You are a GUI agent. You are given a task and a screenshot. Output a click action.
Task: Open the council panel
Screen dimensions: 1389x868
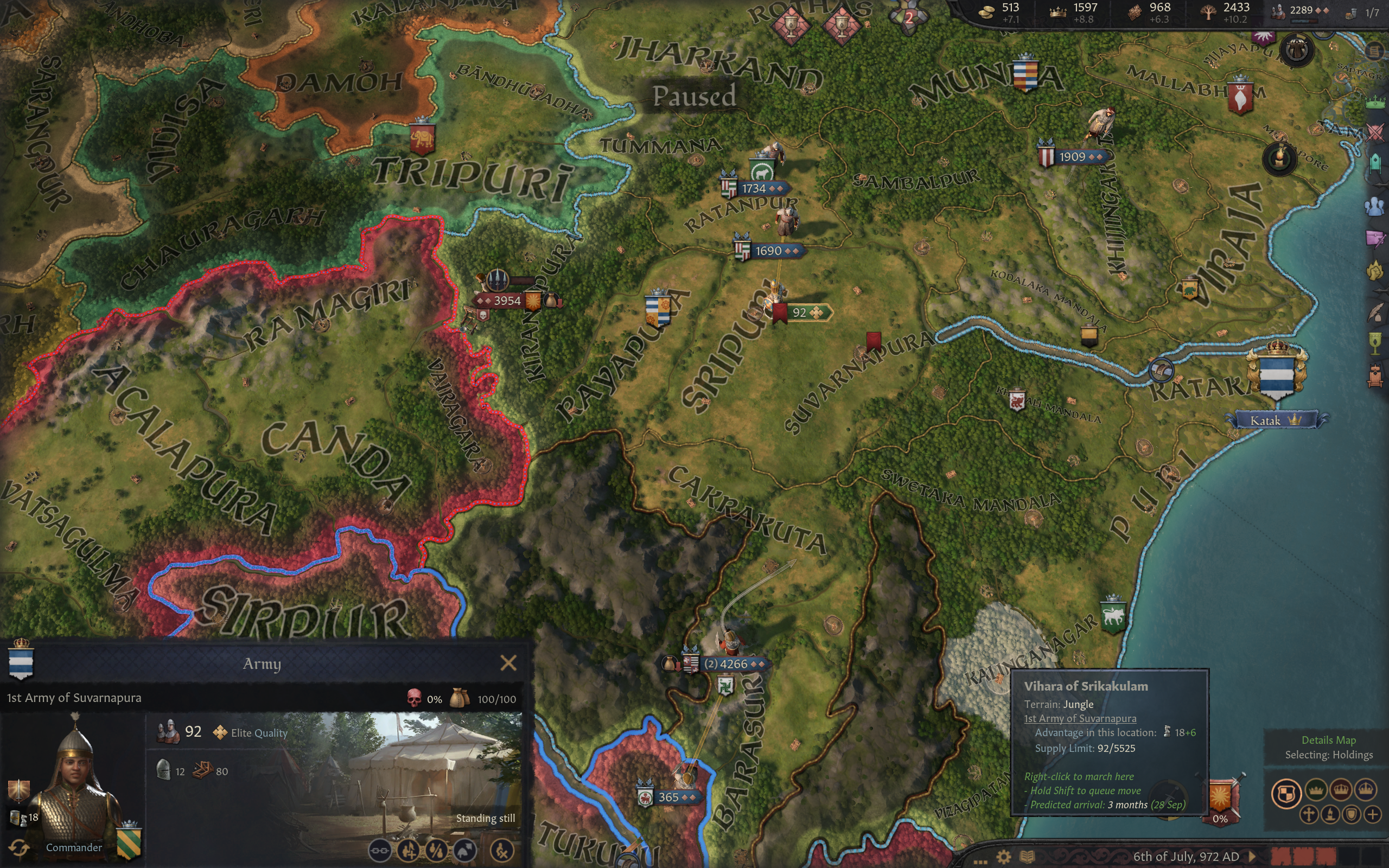(1375, 164)
